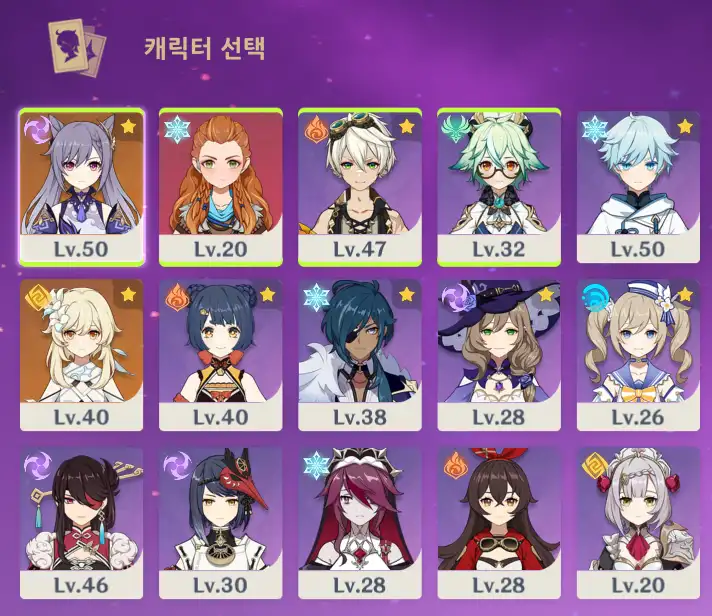The image size is (712, 616).
Task: Select Noelle's Lv.20 character card
Action: point(638,523)
